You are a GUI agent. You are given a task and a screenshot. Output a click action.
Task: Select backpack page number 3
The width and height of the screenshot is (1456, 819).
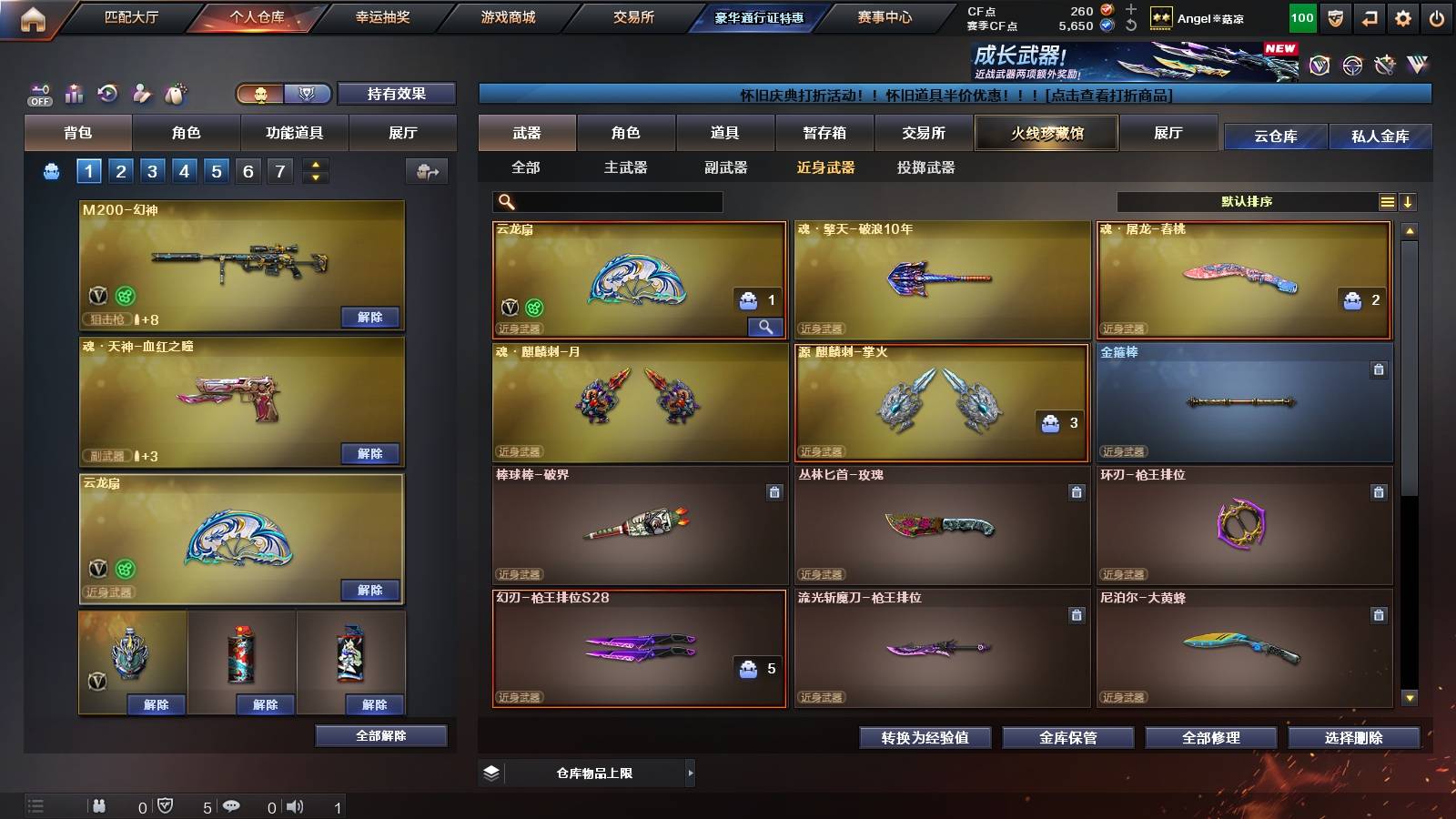point(154,170)
